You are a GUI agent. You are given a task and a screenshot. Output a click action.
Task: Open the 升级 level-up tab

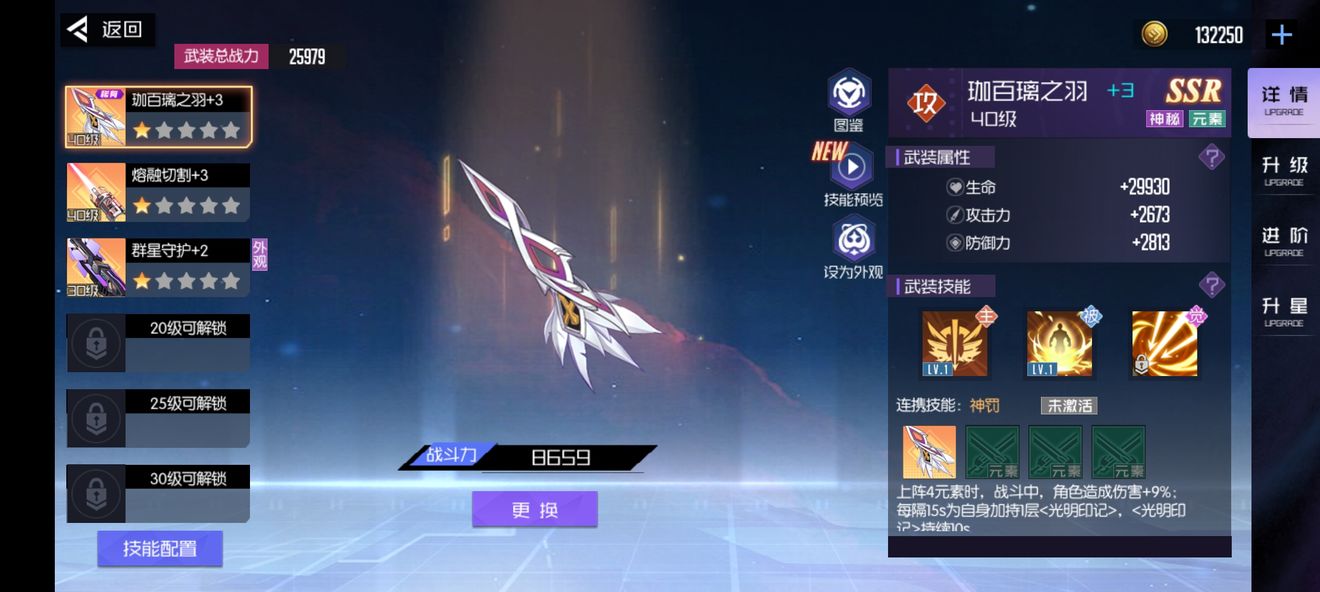(x=1284, y=172)
